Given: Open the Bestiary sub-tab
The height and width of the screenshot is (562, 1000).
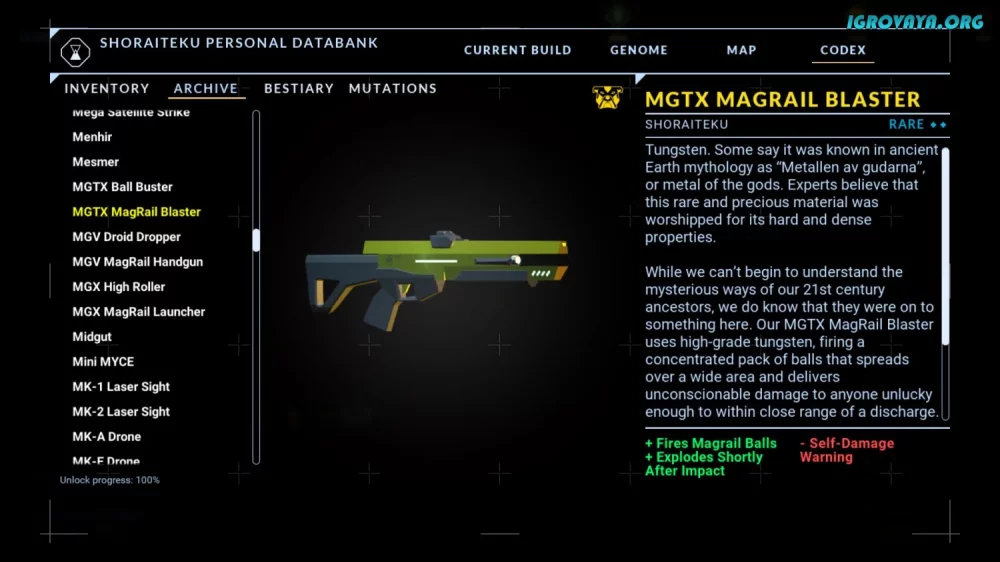Looking at the screenshot, I should (298, 89).
